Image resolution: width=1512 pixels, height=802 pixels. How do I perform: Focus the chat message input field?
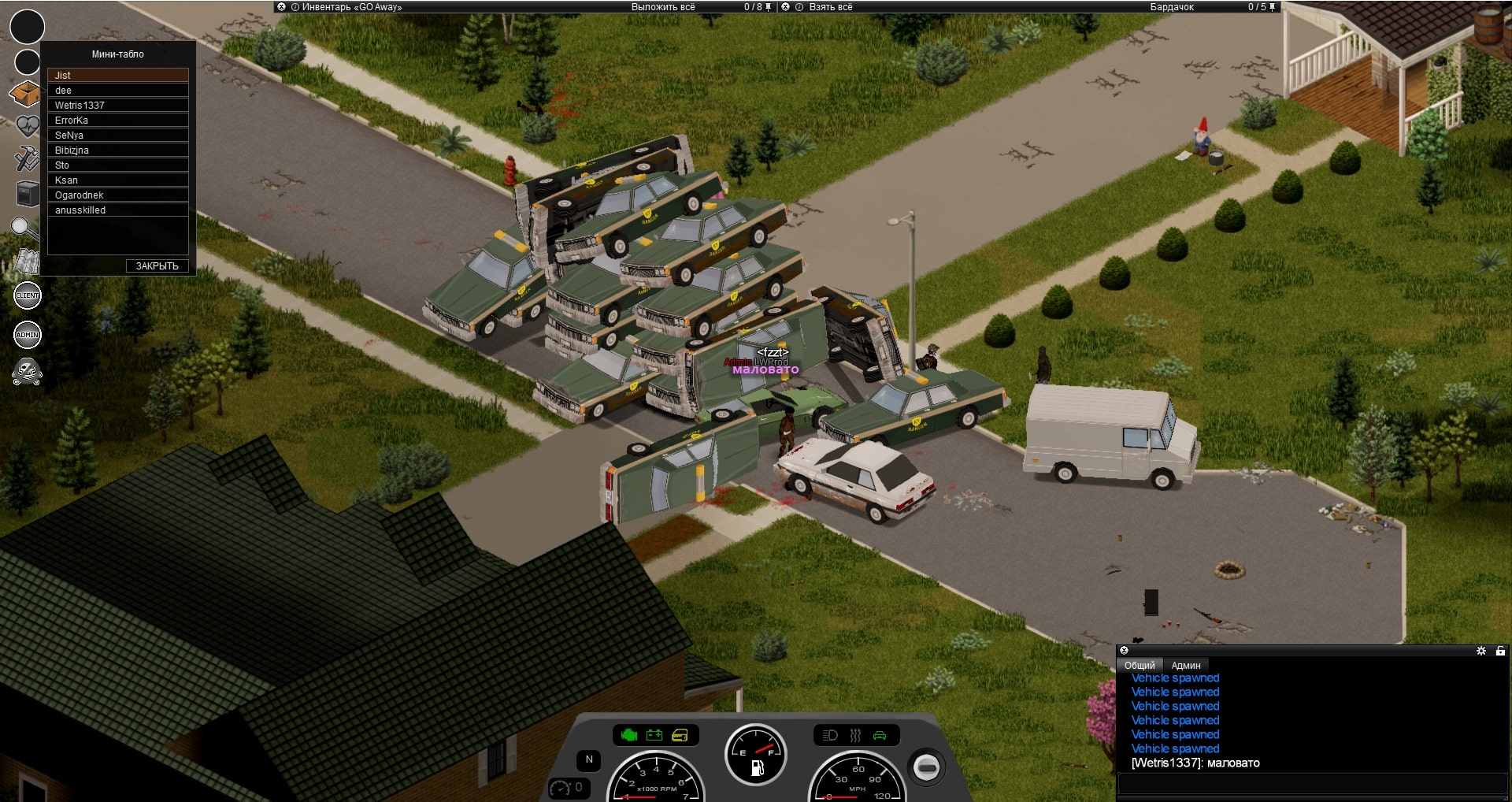pos(1312,784)
